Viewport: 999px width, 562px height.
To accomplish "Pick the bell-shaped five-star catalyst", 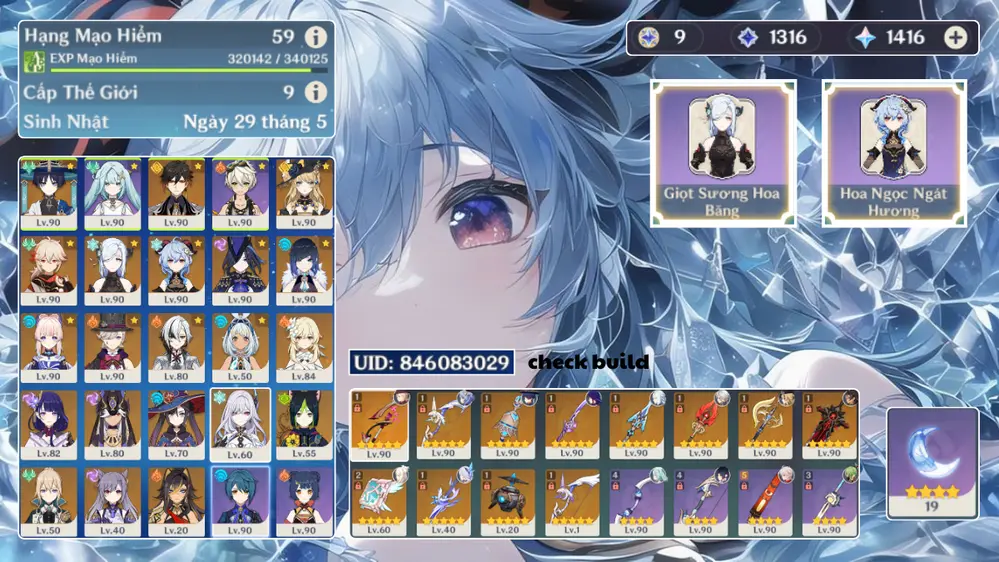I will (508, 424).
